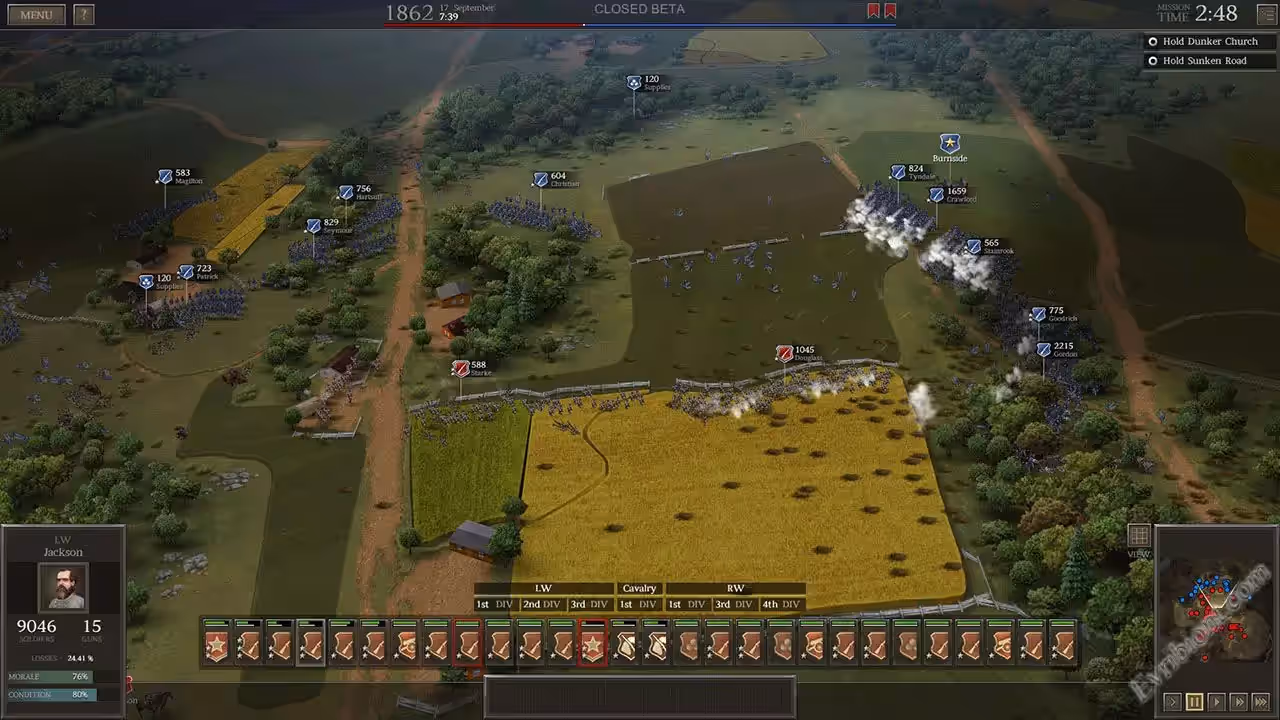Click General Jackson's portrait
The width and height of the screenshot is (1280, 720).
pos(62,587)
